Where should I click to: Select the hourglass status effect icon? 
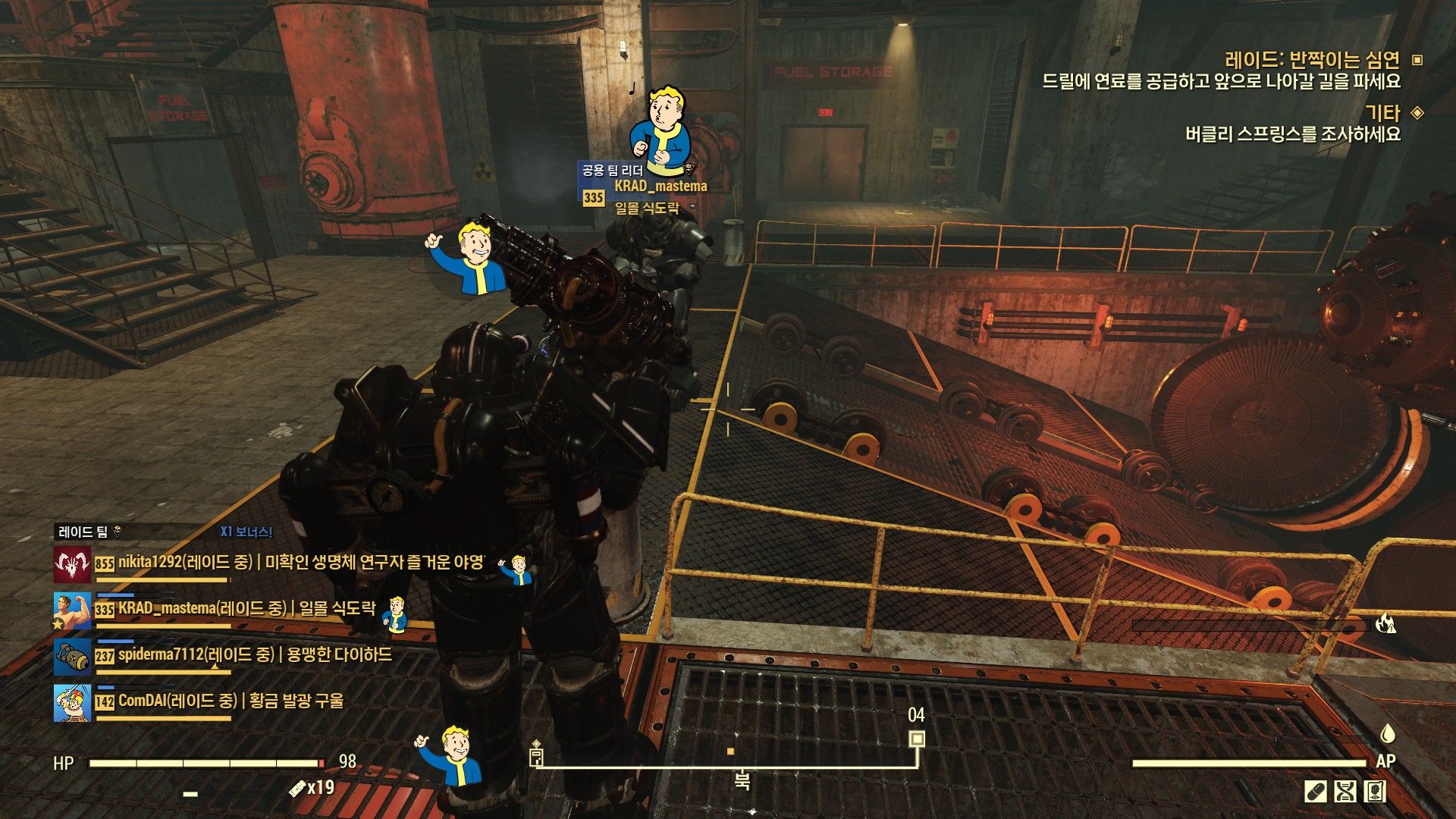[x=1345, y=792]
